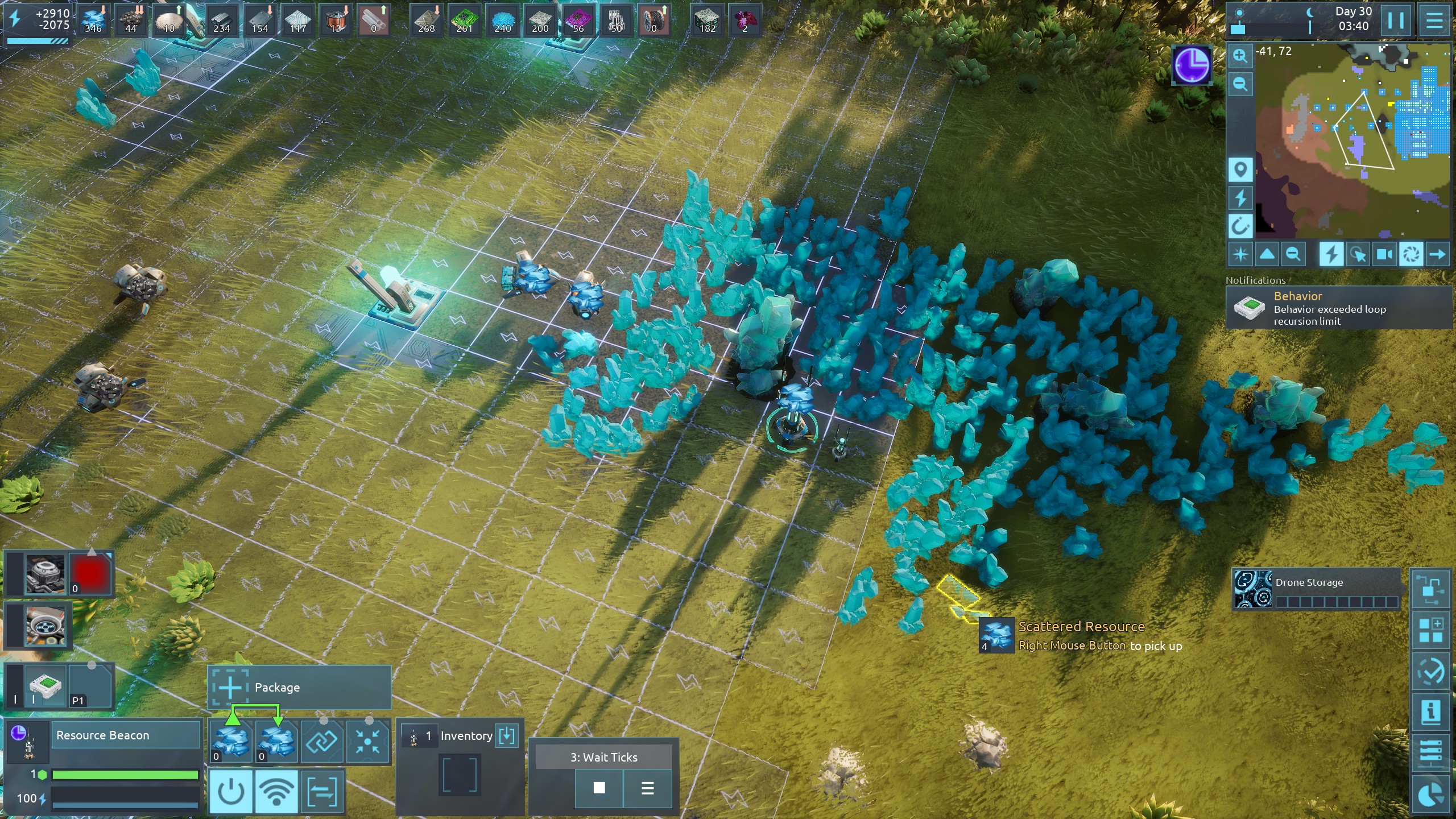Open the hamburger main menu
Screen dimensions: 1456x819
coord(1434,20)
